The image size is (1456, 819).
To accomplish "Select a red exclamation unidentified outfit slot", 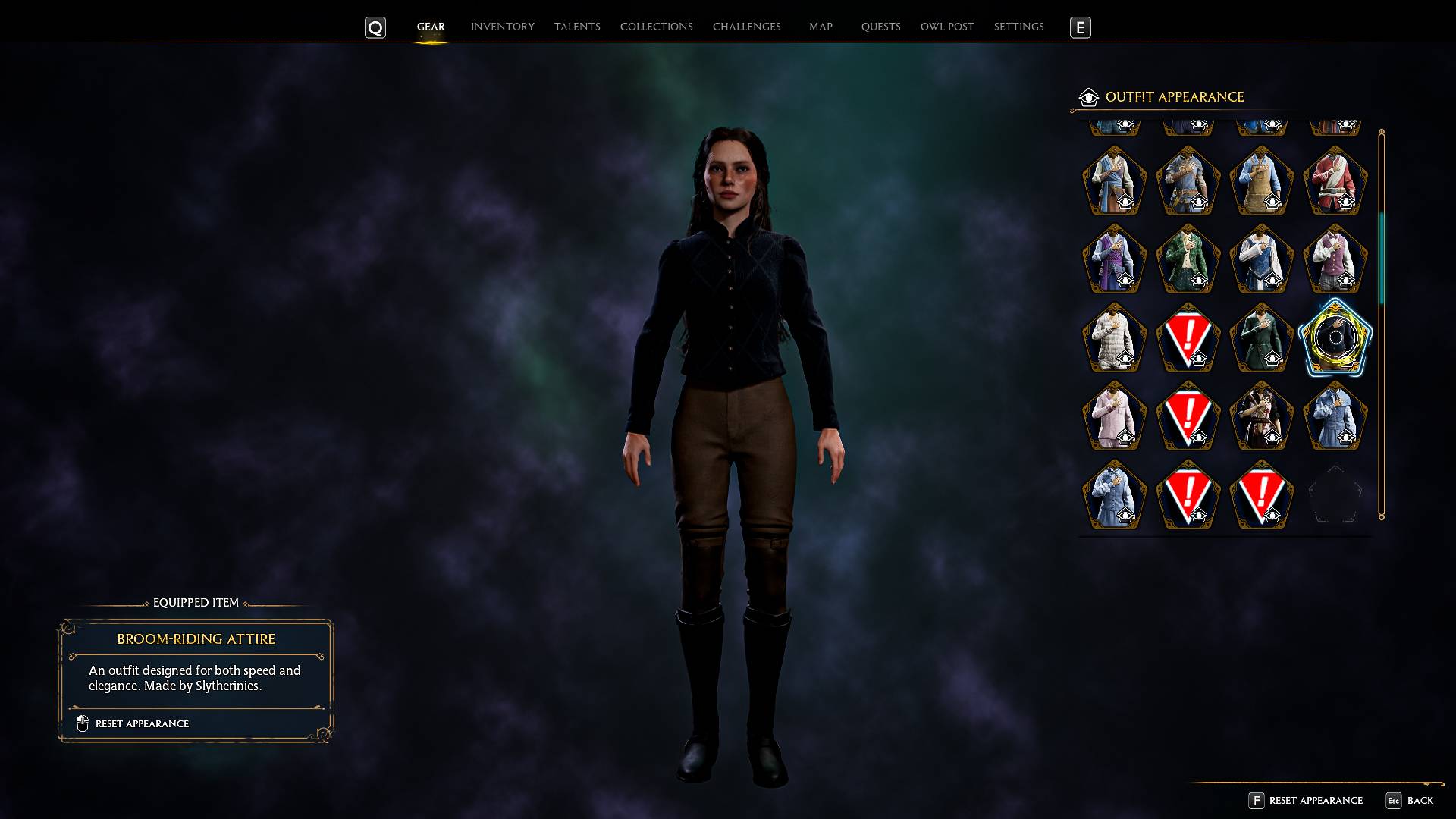I will click(1187, 338).
